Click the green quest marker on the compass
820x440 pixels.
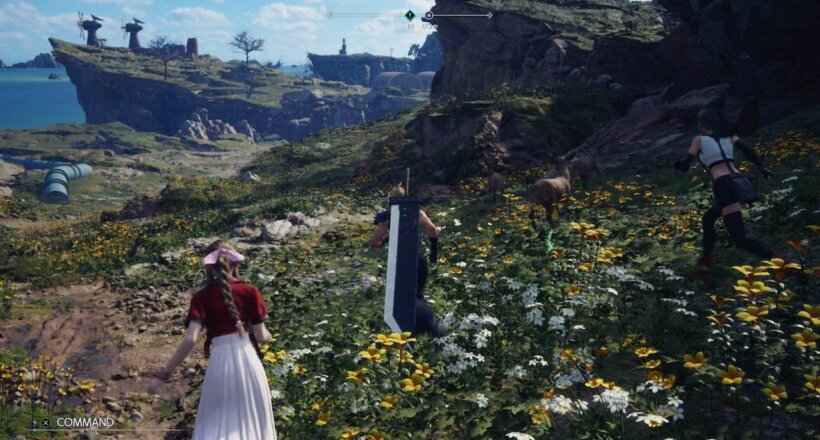409,15
